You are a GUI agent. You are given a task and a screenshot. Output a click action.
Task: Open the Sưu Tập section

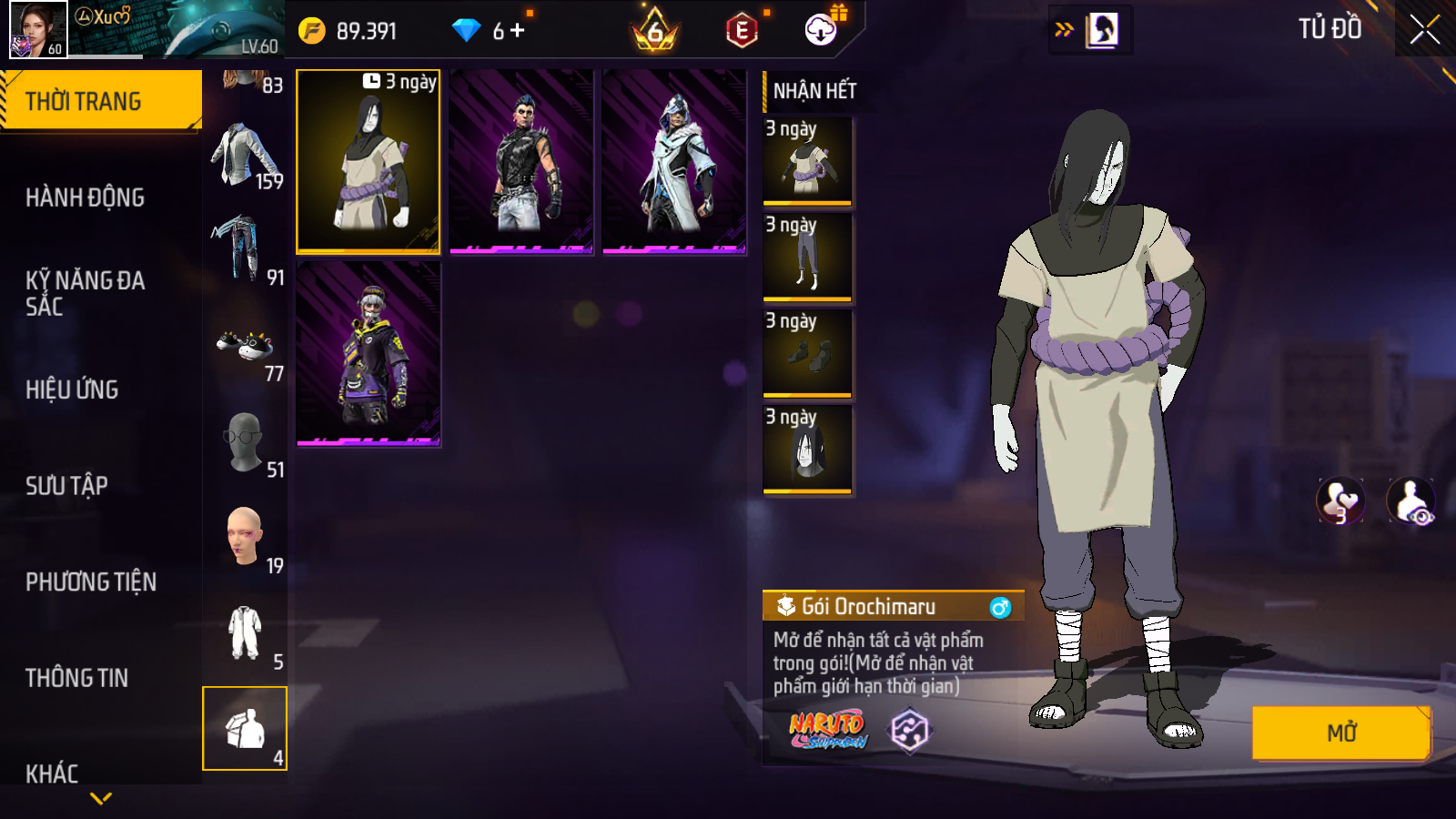pos(66,486)
